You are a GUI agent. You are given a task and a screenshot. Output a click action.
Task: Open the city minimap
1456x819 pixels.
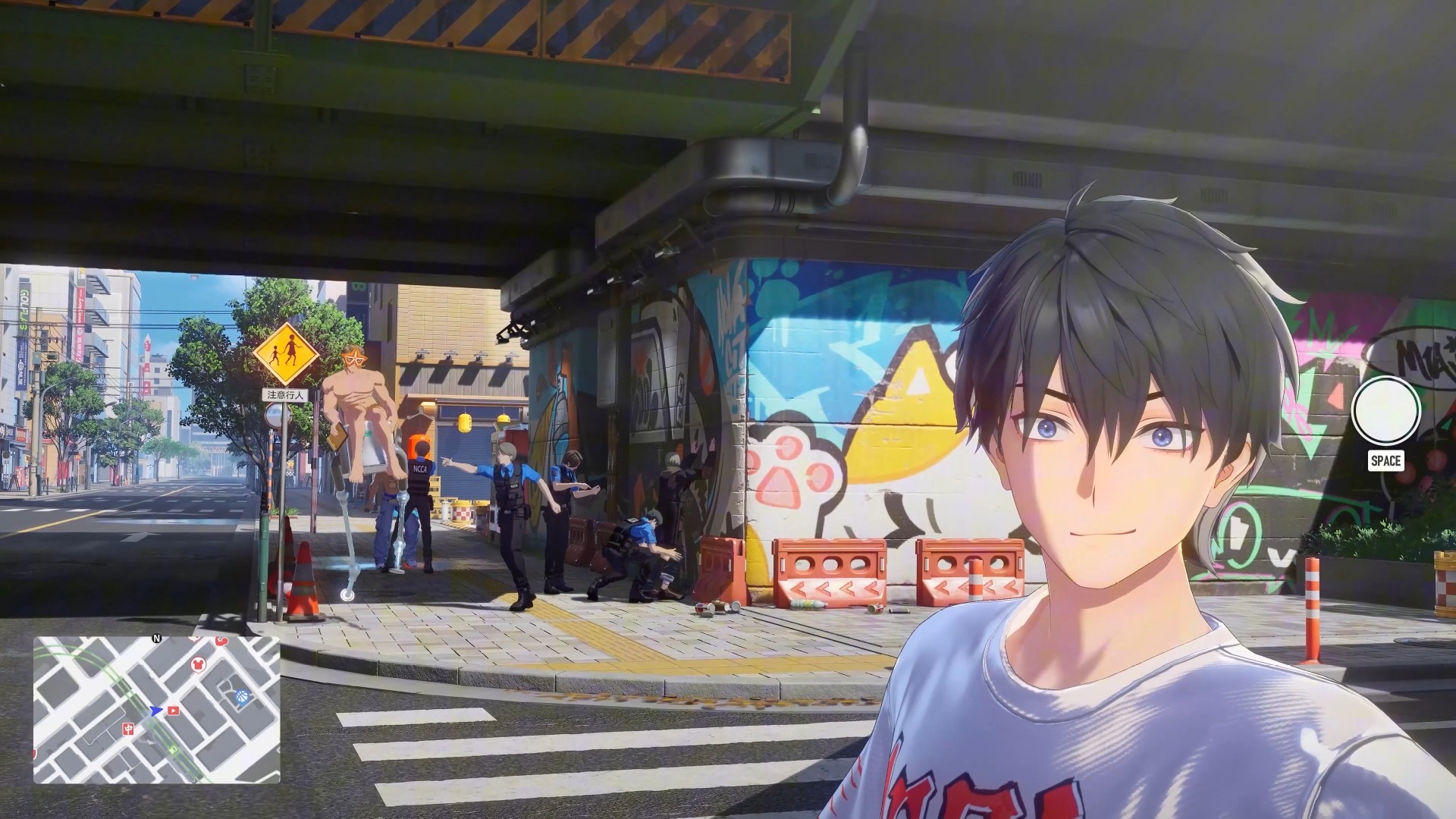157,709
